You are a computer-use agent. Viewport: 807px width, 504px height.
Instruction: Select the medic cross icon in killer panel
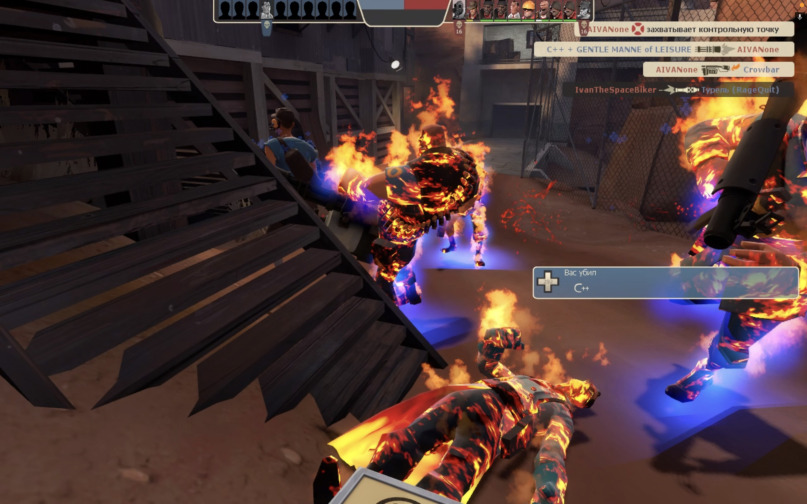548,282
